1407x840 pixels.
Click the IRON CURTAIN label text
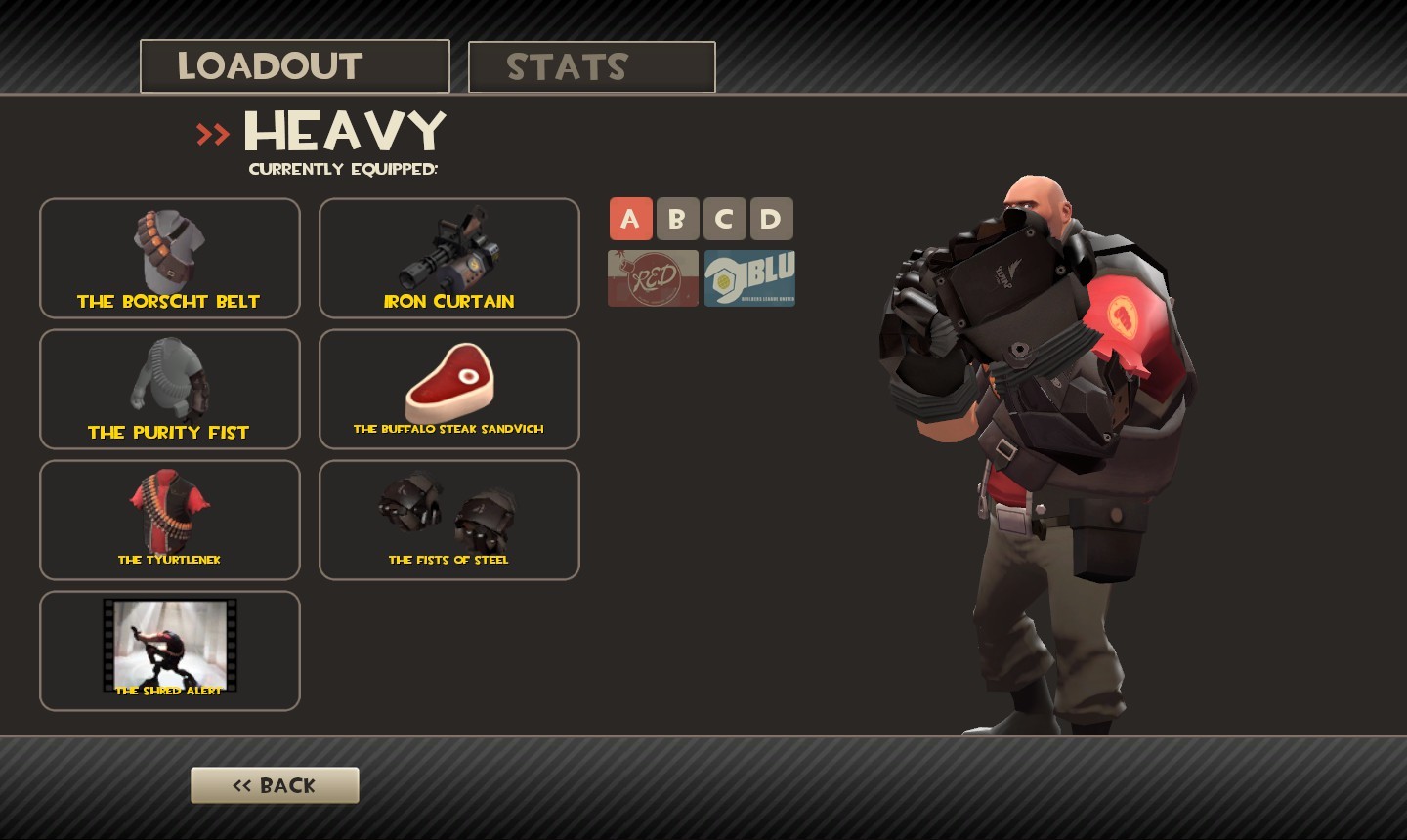pyautogui.click(x=448, y=302)
